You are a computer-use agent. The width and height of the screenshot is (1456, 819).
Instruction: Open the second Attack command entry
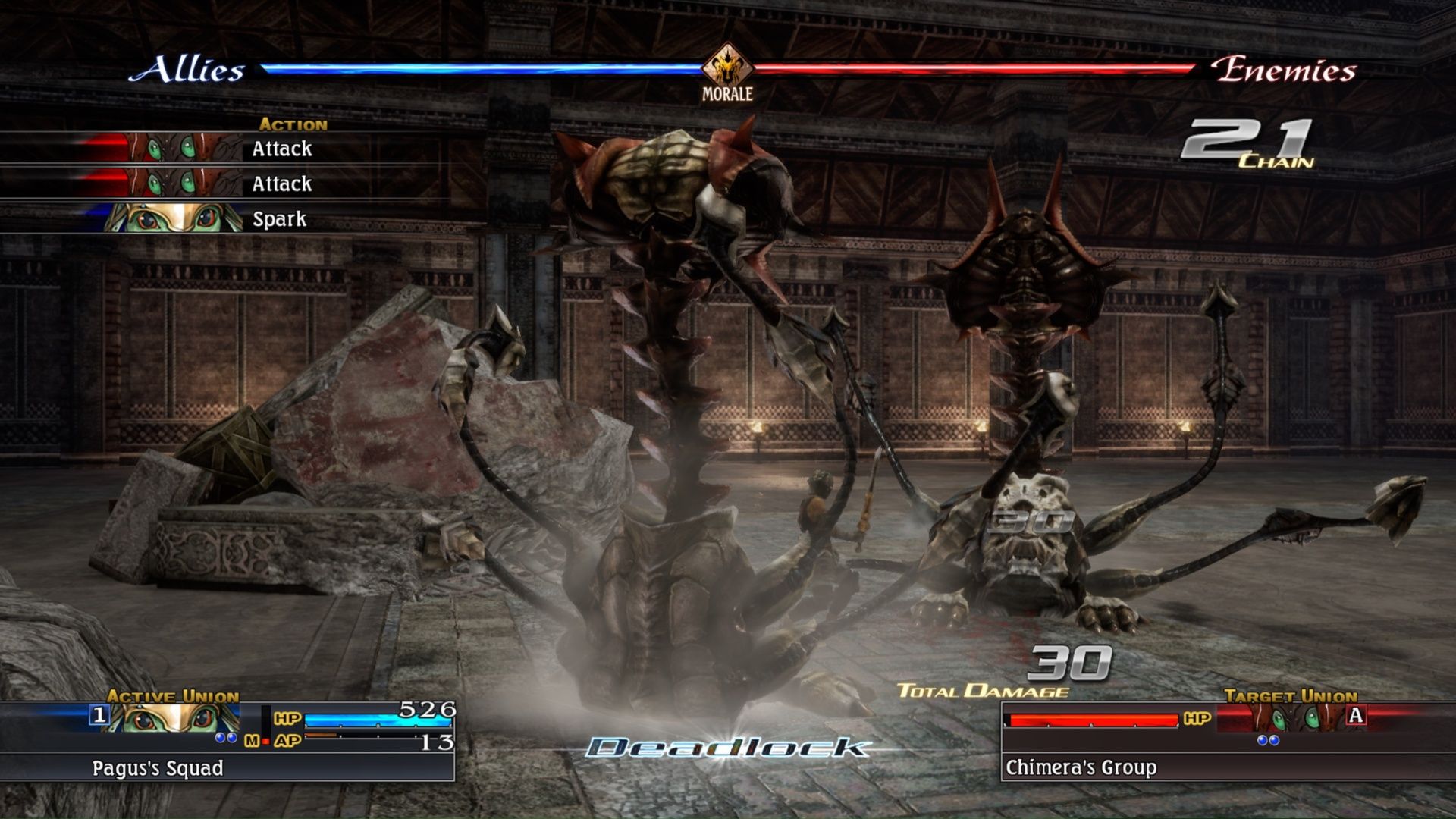(x=281, y=184)
